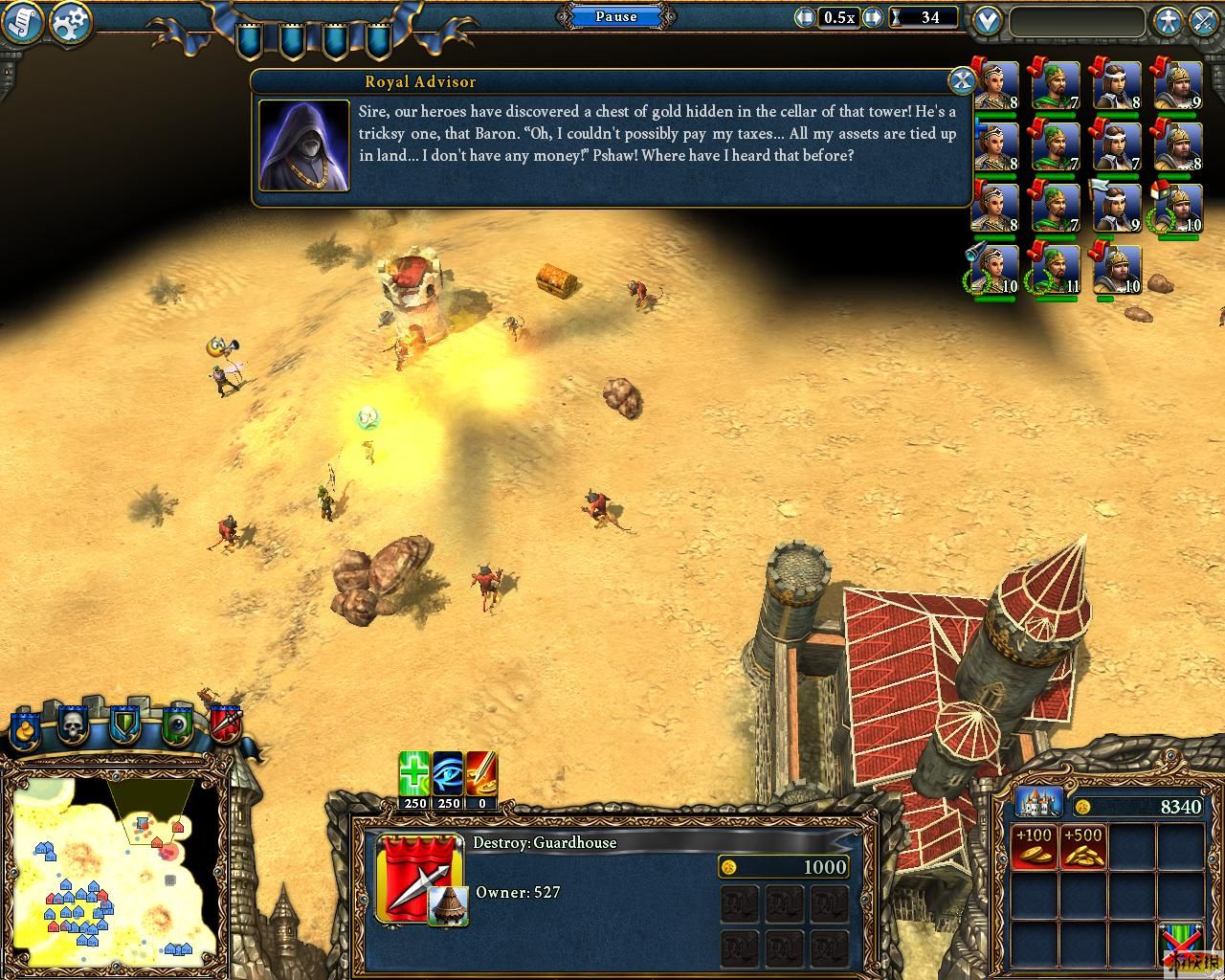Click the Pause button
The width and height of the screenshot is (1225, 980).
coord(615,16)
